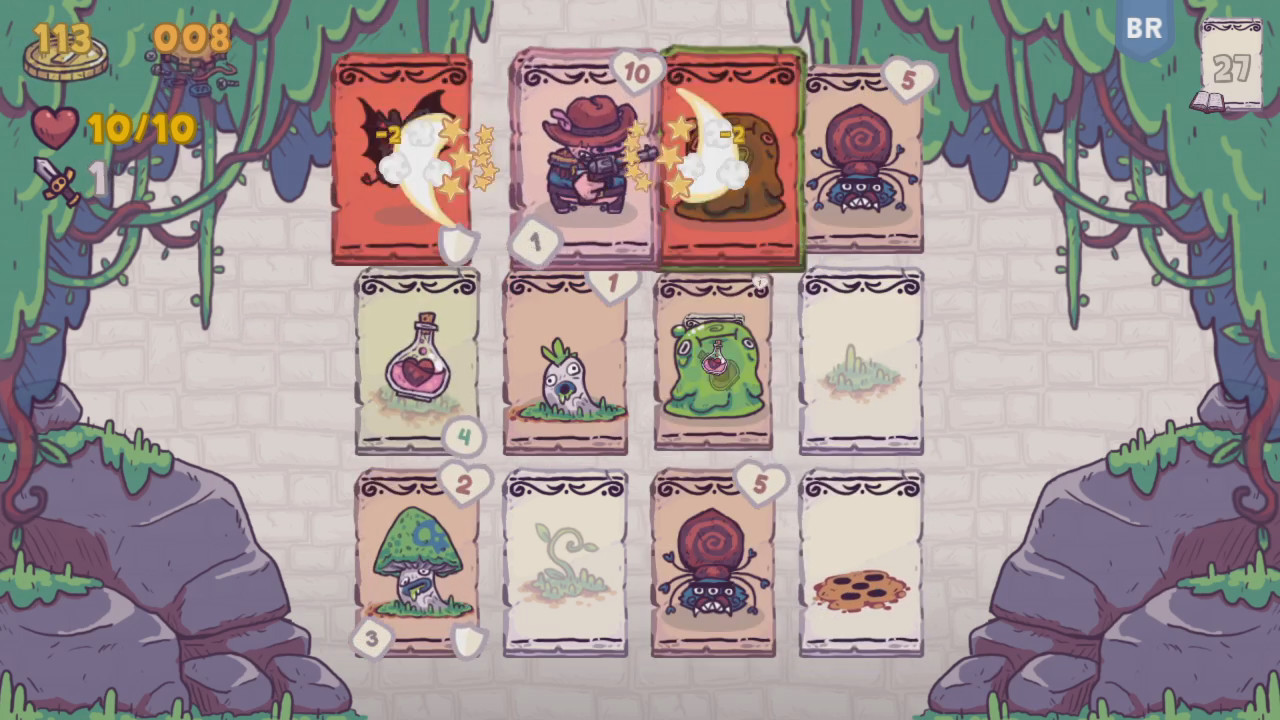Select the sword attack icon

pyautogui.click(x=55, y=180)
